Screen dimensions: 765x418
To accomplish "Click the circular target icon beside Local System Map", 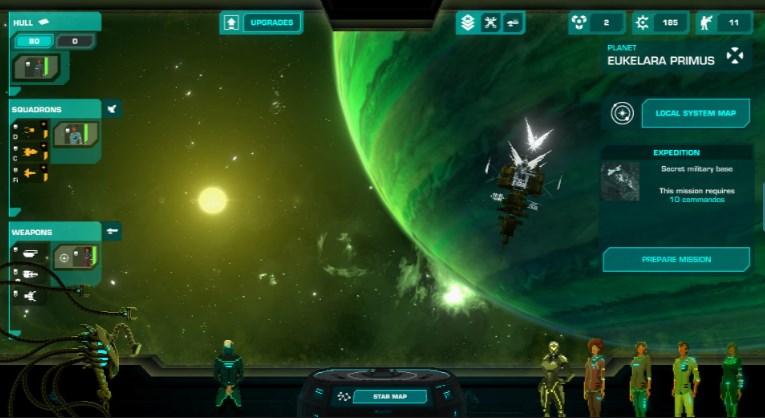I will (x=621, y=114).
